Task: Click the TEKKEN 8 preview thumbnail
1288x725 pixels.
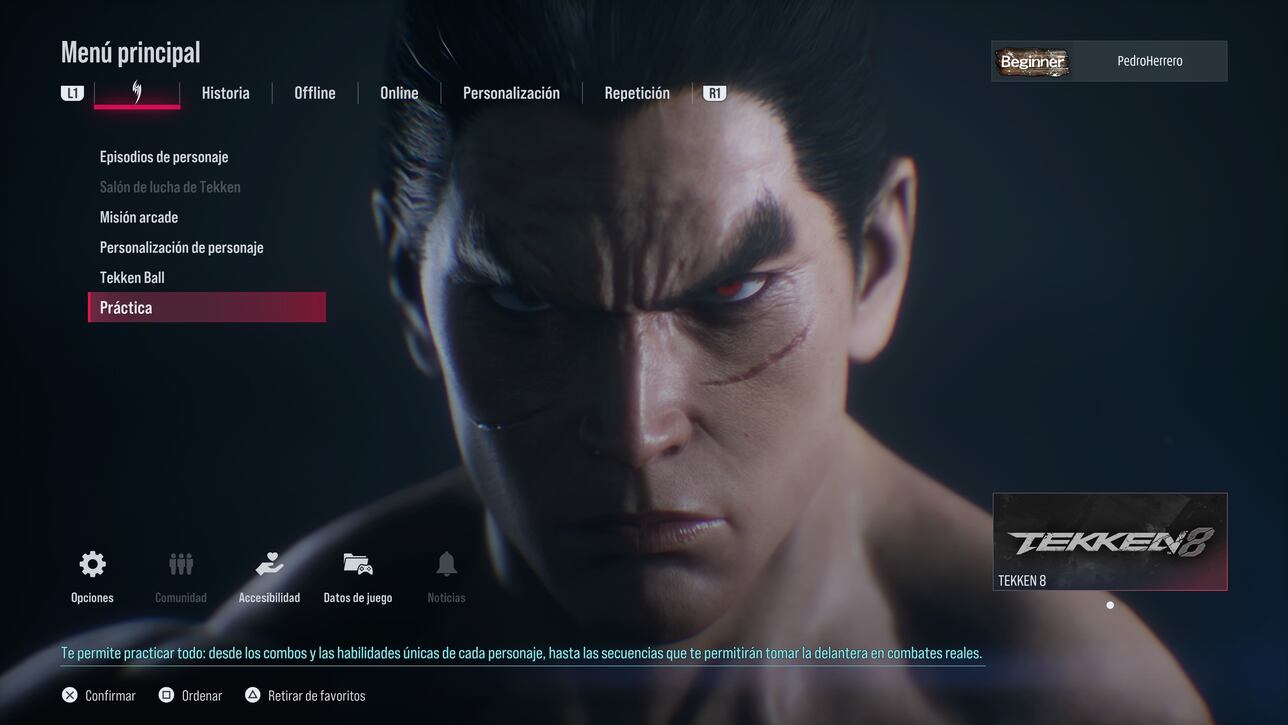Action: tap(1109, 540)
